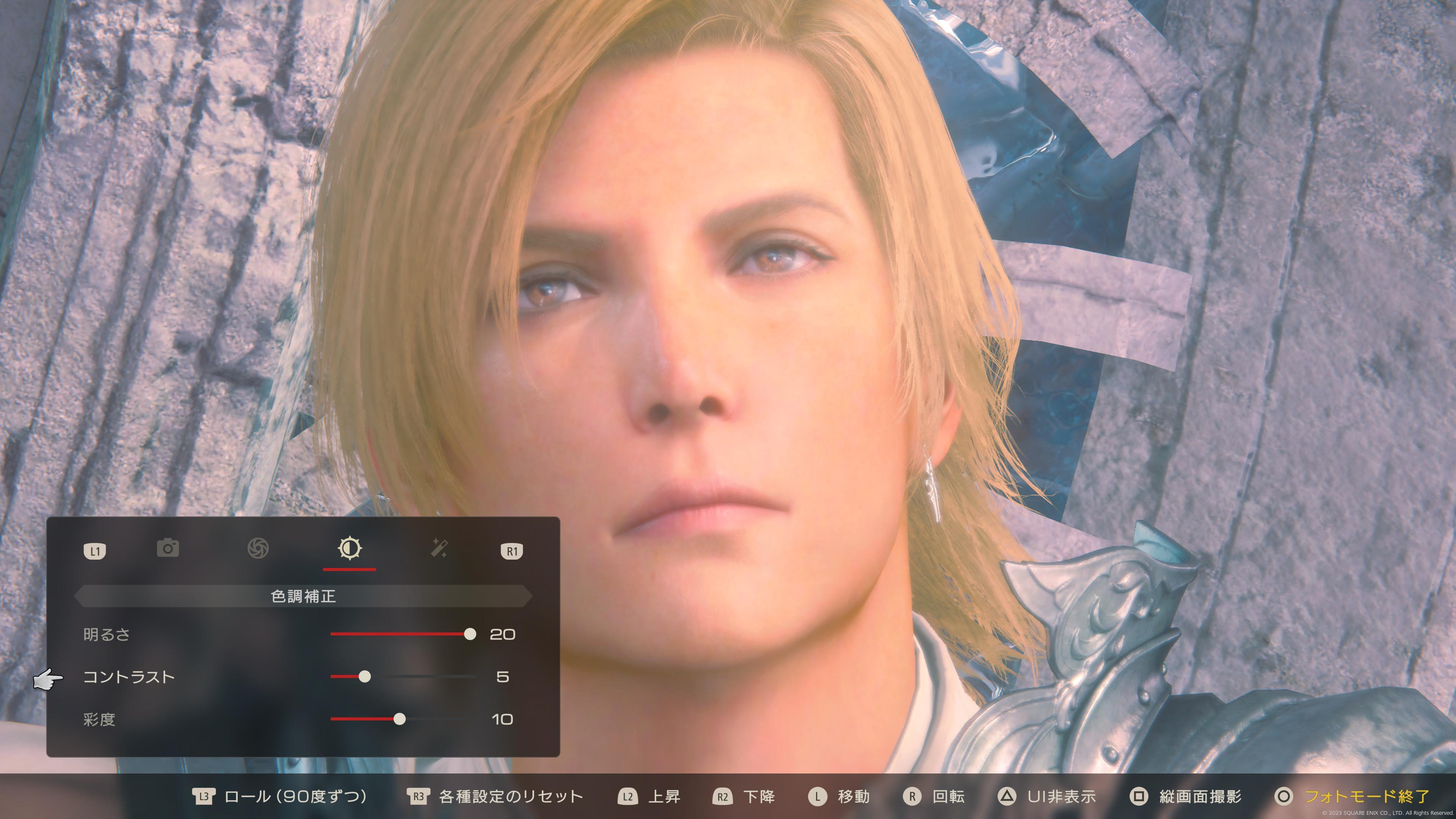
Task: Set the 彩度 saturation slider
Action: [x=400, y=719]
